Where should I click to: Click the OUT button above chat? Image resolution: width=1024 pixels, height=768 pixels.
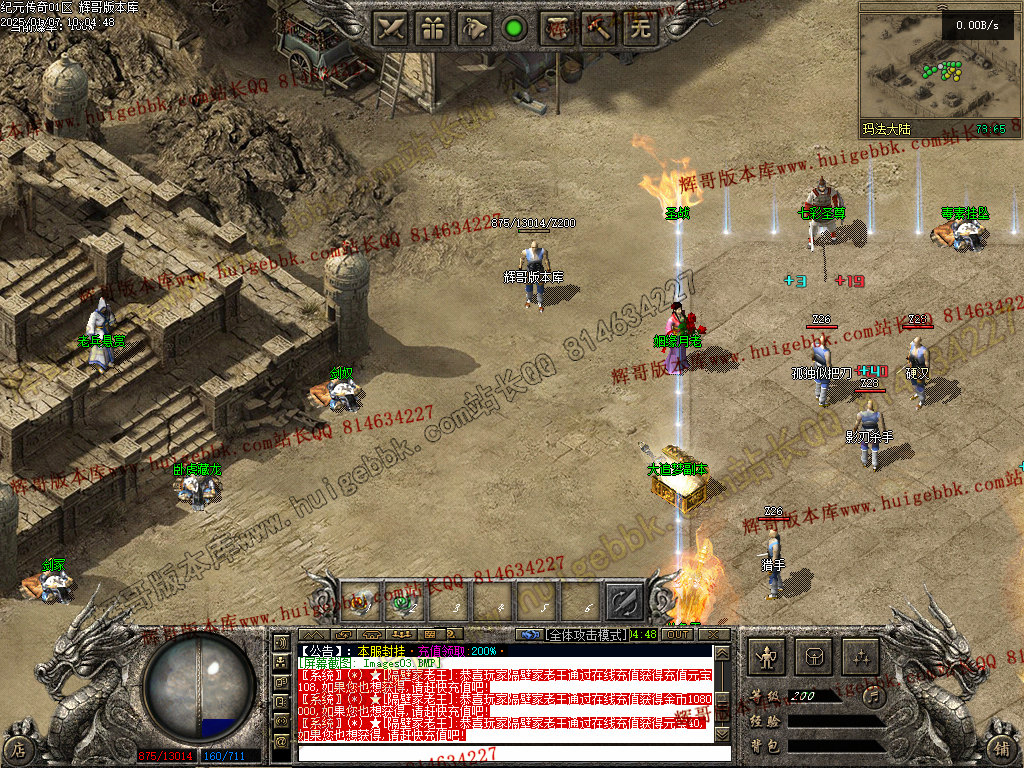pyautogui.click(x=677, y=634)
